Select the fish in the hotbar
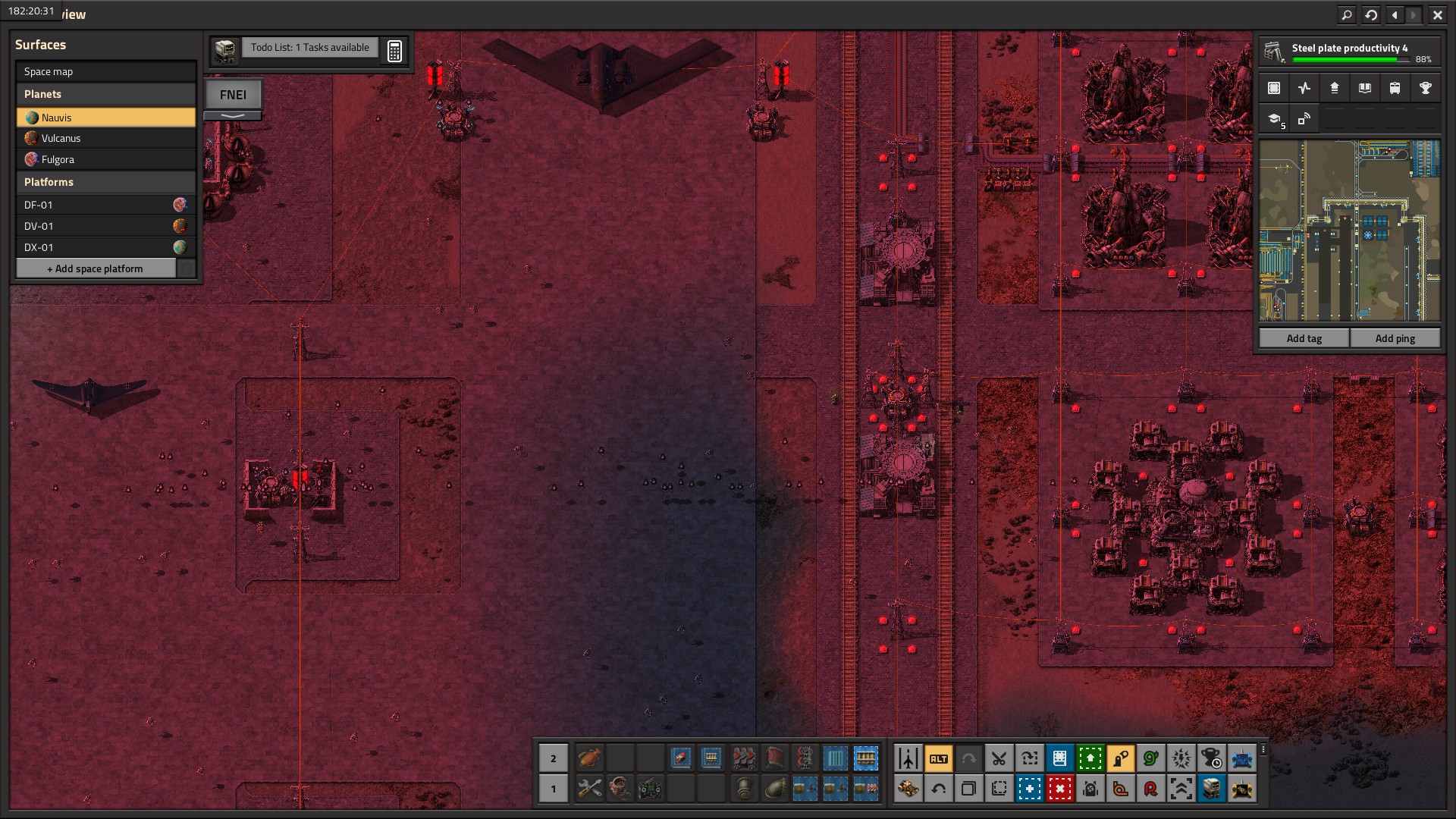This screenshot has width=1456, height=819. pos(589,757)
